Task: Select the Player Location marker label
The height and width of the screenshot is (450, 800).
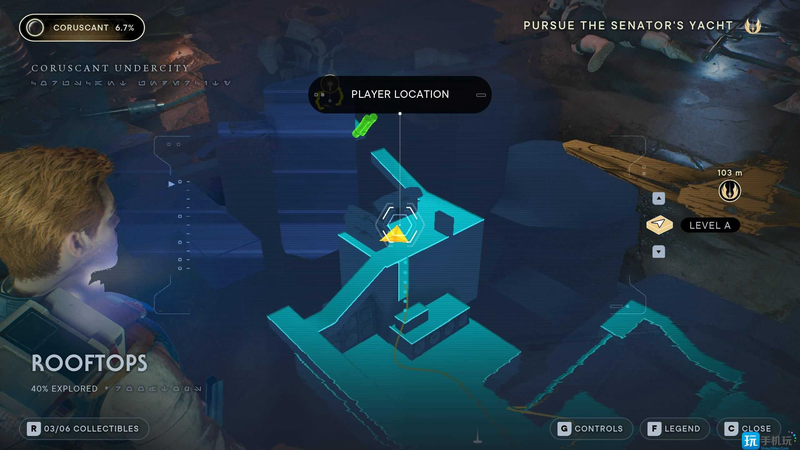Action: point(400,95)
